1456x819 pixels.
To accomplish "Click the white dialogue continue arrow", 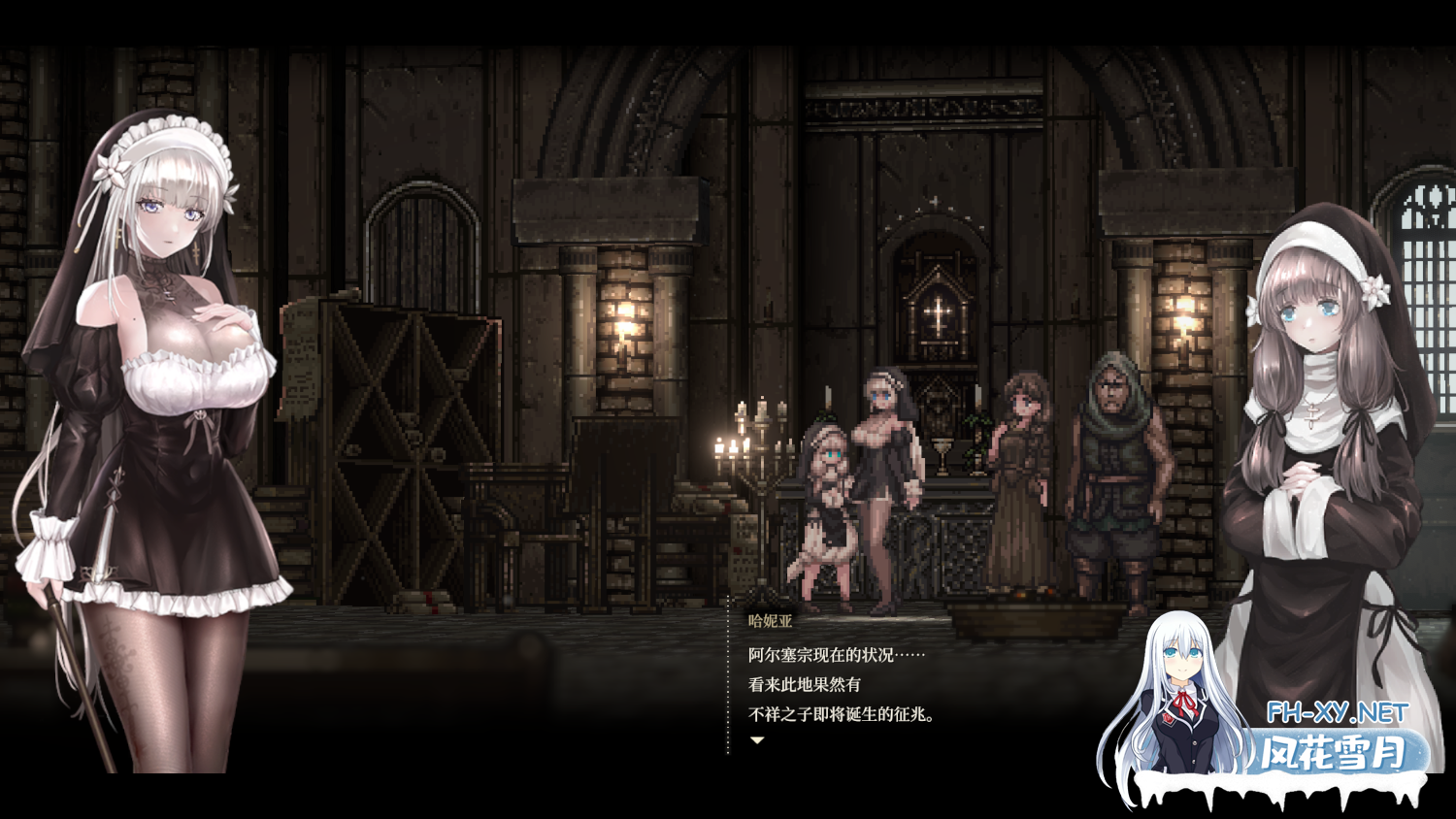I will 757,740.
